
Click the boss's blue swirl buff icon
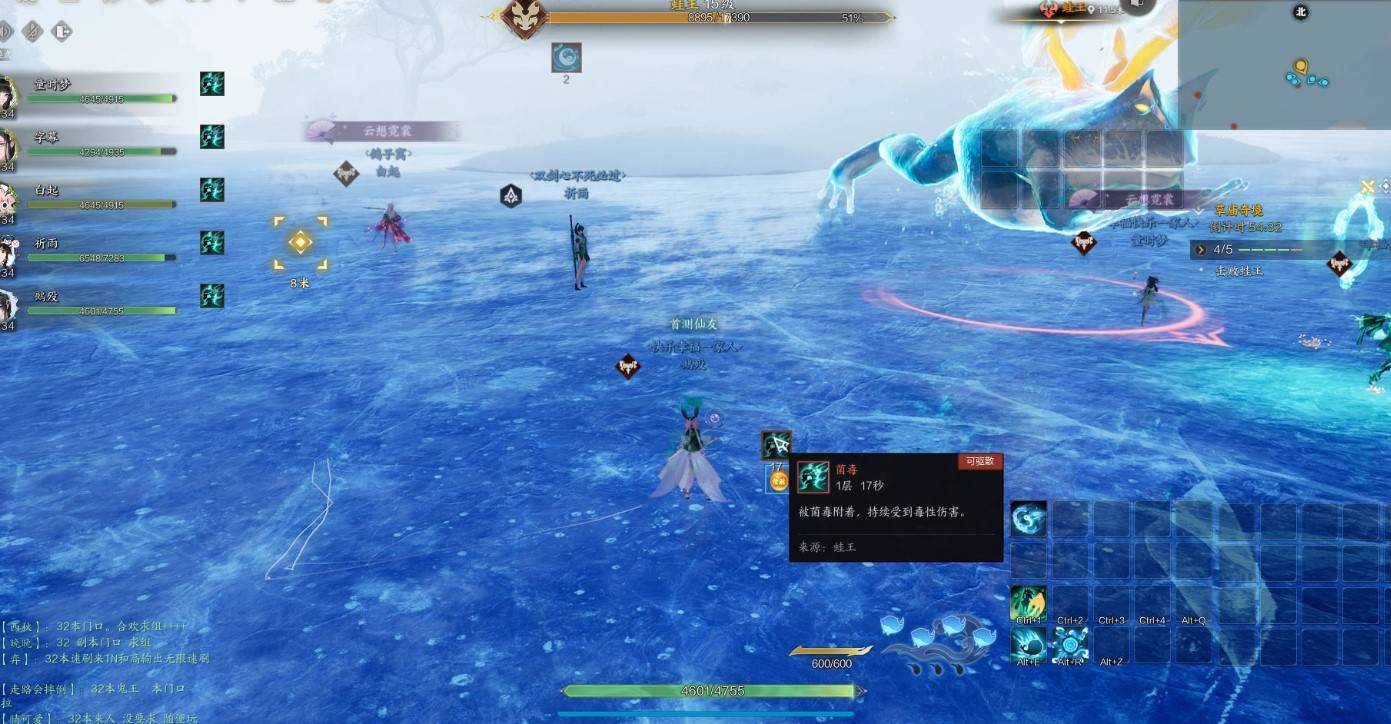point(566,58)
